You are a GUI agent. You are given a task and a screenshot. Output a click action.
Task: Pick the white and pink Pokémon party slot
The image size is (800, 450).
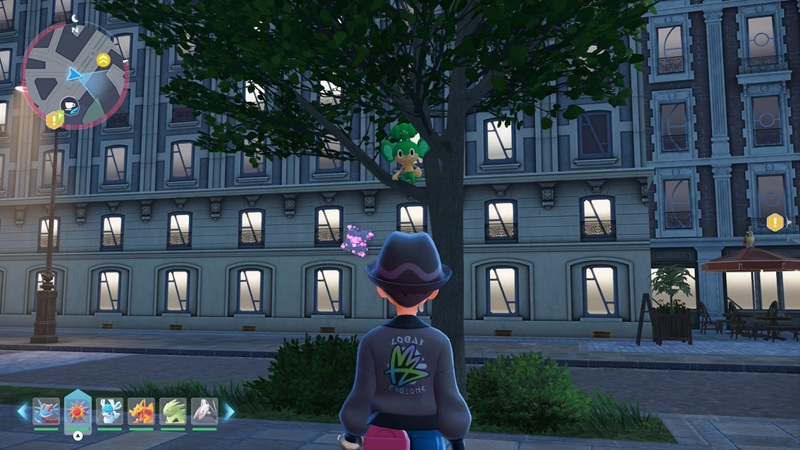(x=204, y=410)
